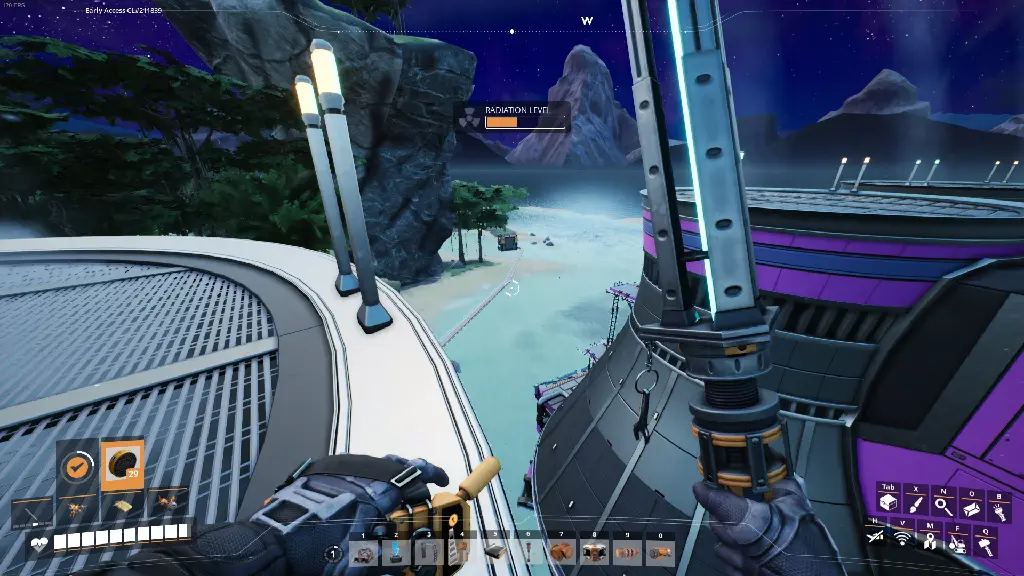Select the cable spool with 29 count

click(122, 466)
